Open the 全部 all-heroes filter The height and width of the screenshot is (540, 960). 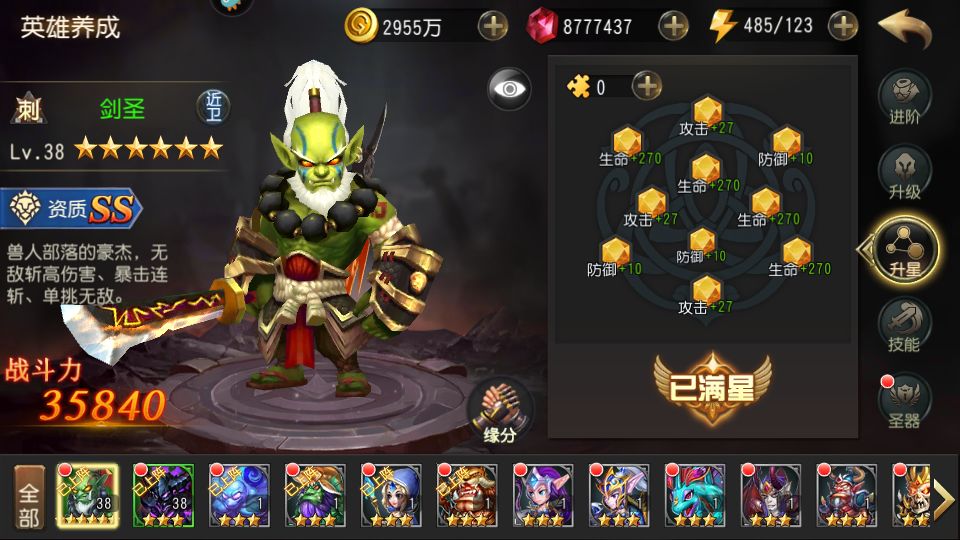click(x=29, y=496)
